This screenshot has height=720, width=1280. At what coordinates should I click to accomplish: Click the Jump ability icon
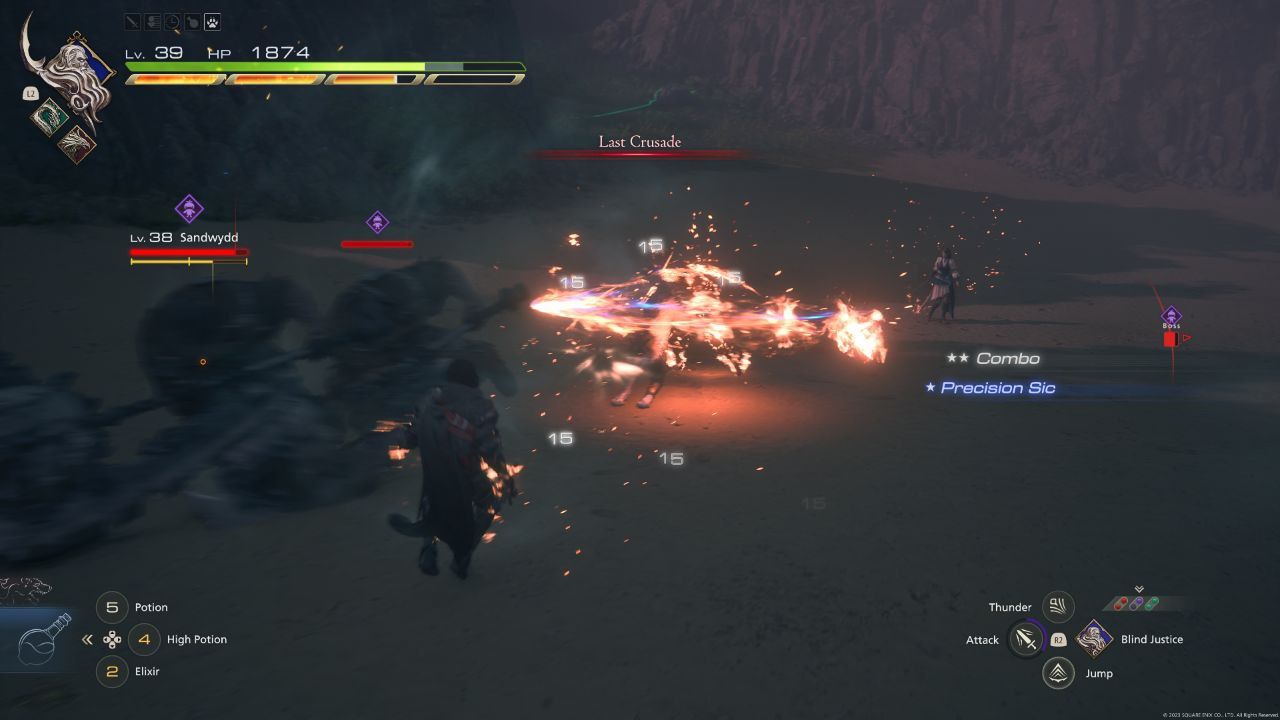point(1057,672)
